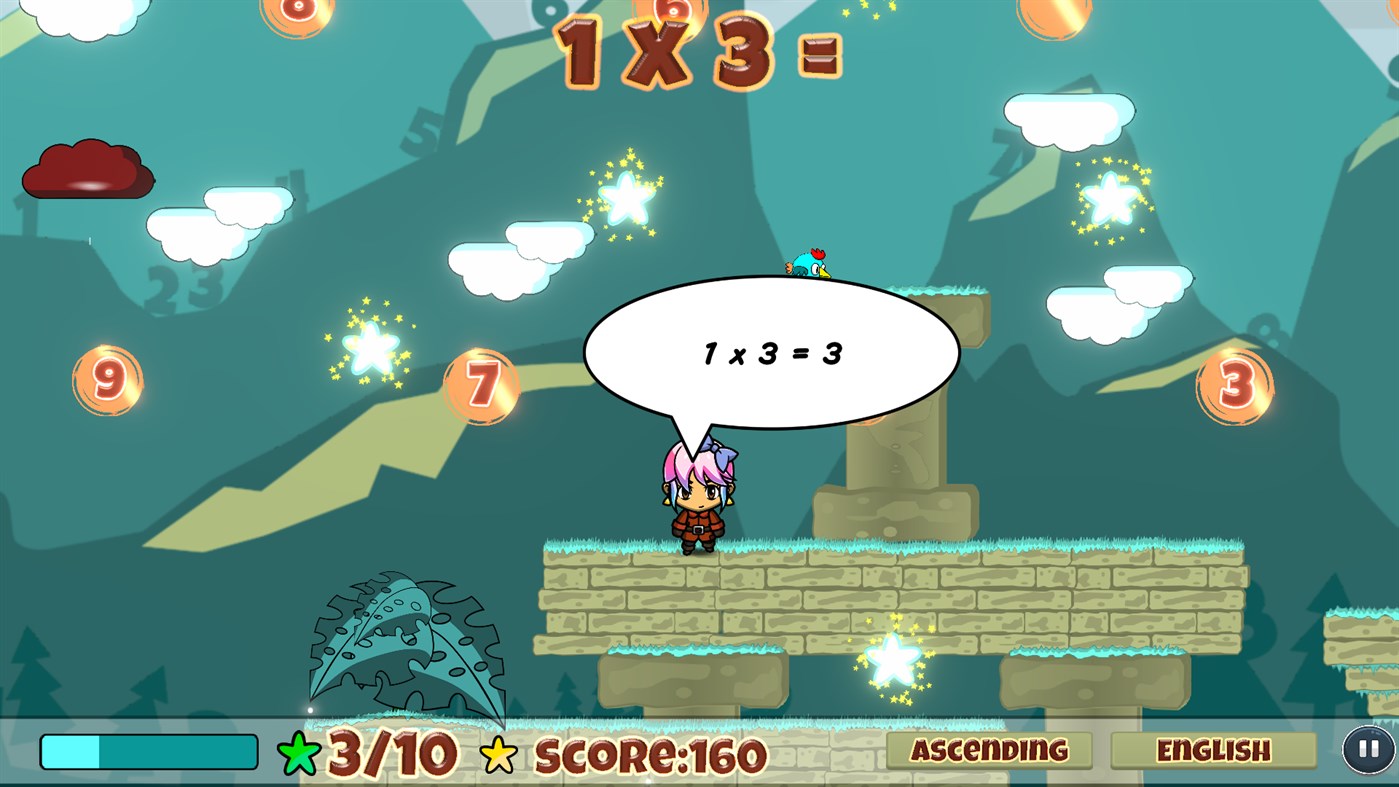Viewport: 1399px width, 787px height.
Task: Click the chicken on the stone ledge
Action: 807,265
